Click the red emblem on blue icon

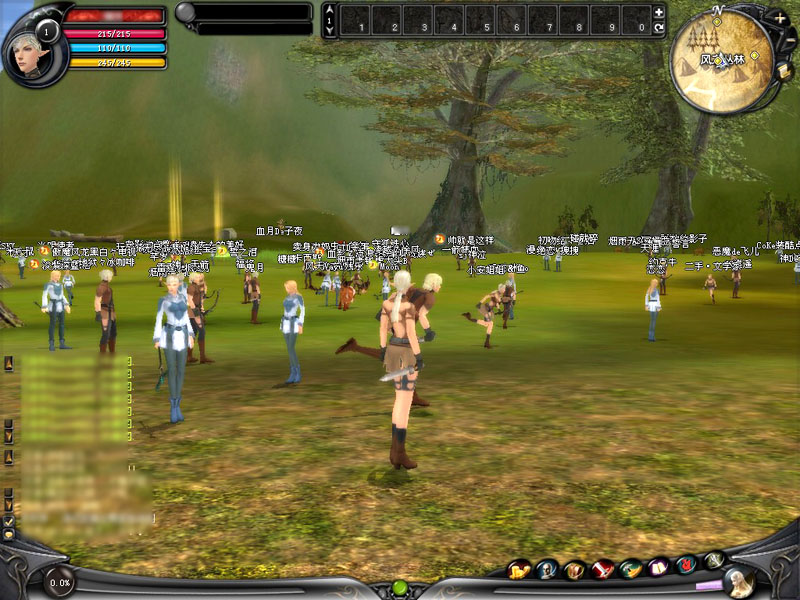(686, 566)
